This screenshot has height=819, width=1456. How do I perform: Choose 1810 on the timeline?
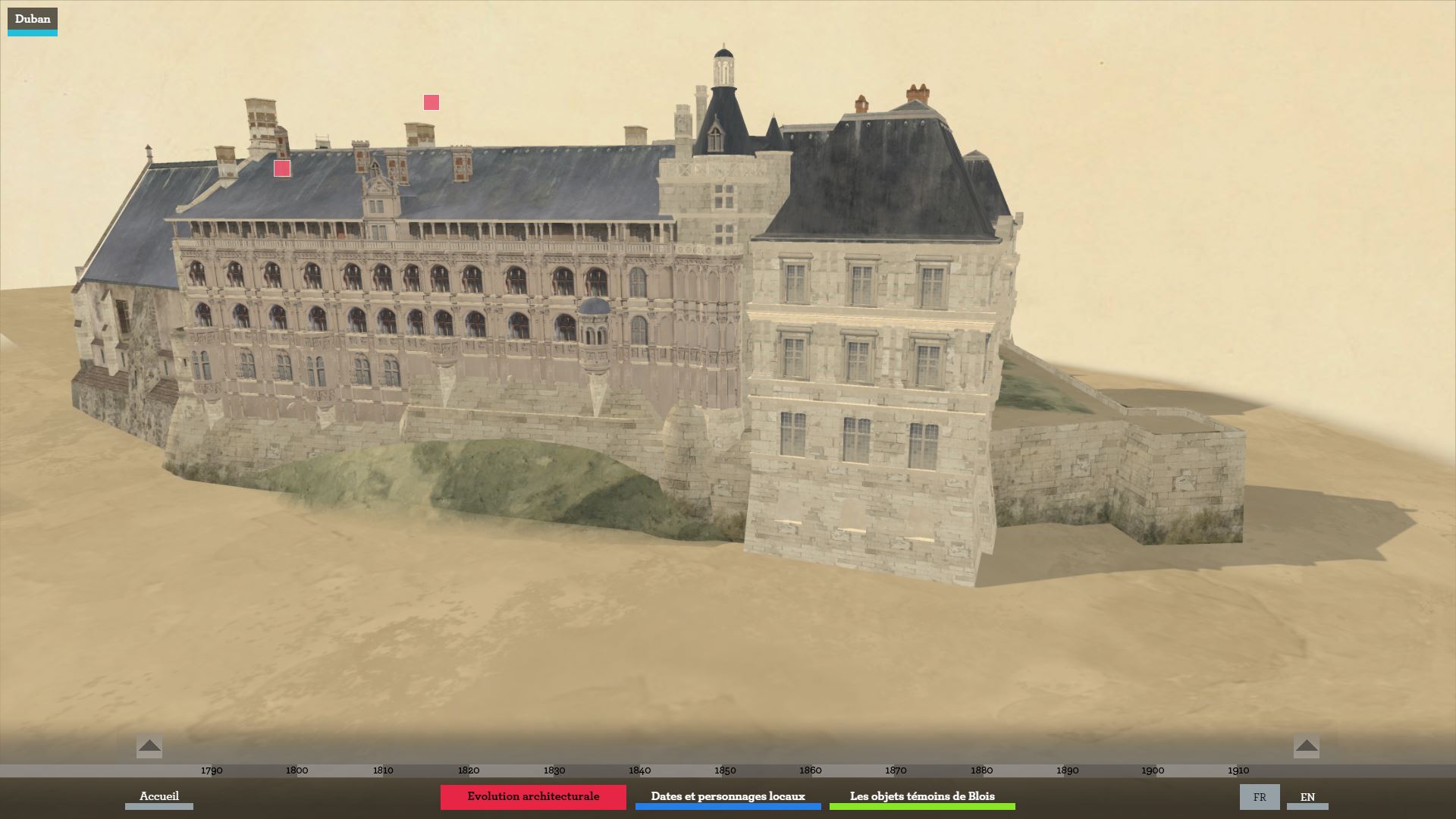[383, 770]
